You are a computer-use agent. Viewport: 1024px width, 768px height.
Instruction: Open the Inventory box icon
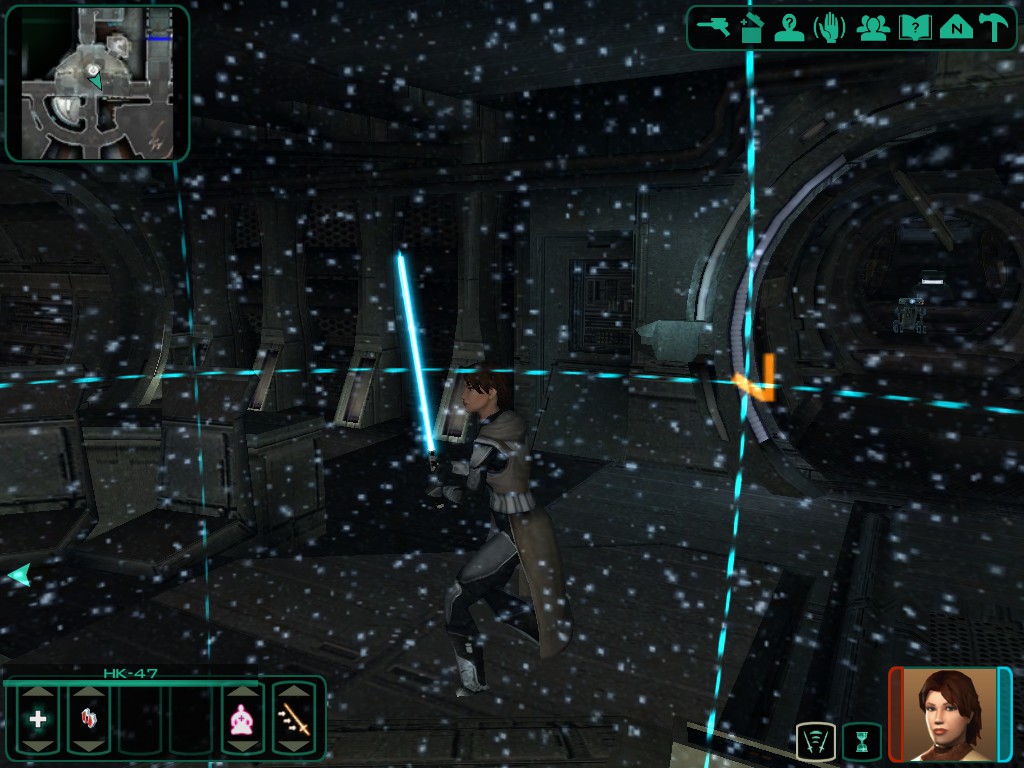tap(752, 27)
